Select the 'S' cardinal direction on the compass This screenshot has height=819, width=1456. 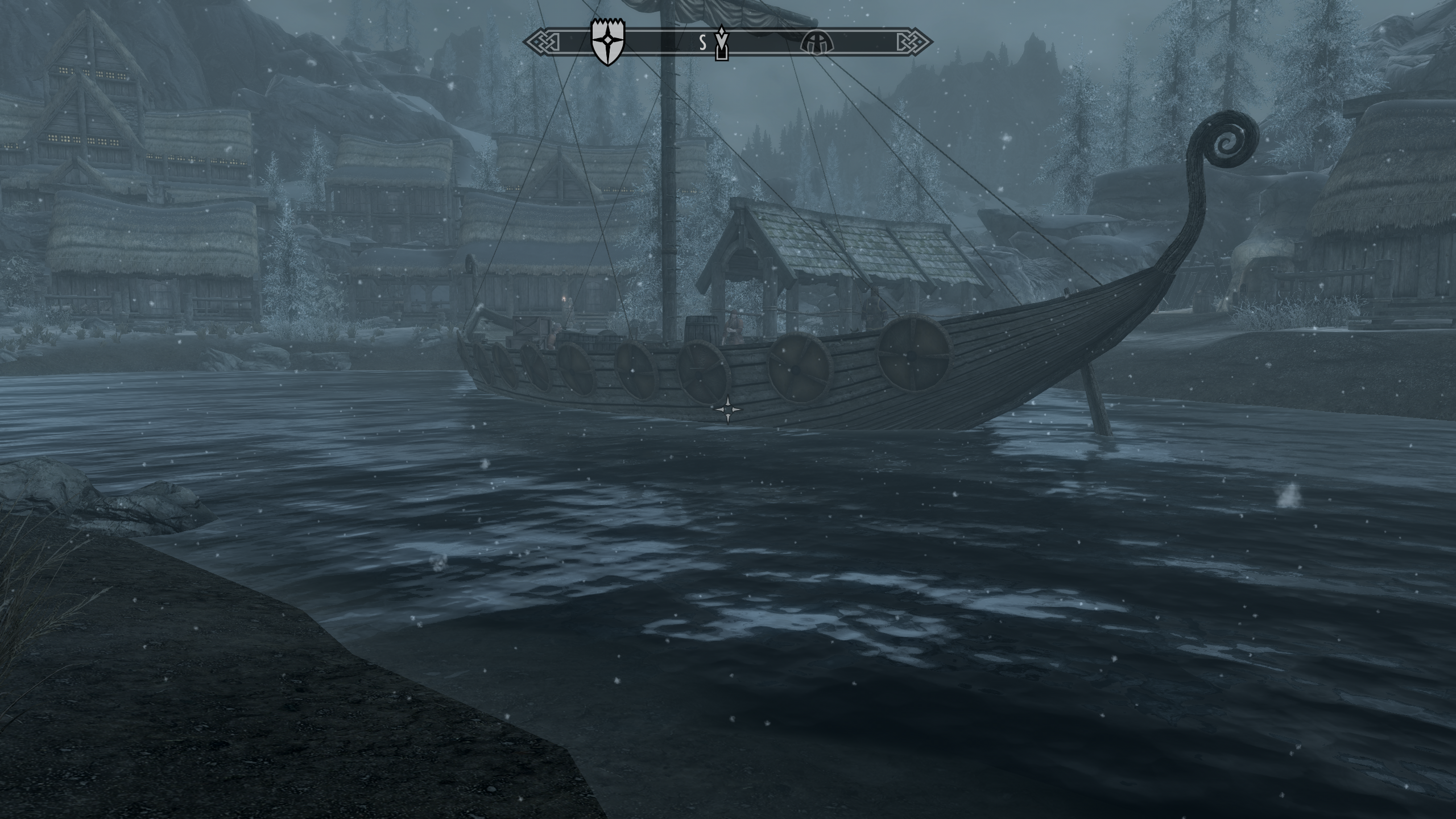(x=702, y=42)
